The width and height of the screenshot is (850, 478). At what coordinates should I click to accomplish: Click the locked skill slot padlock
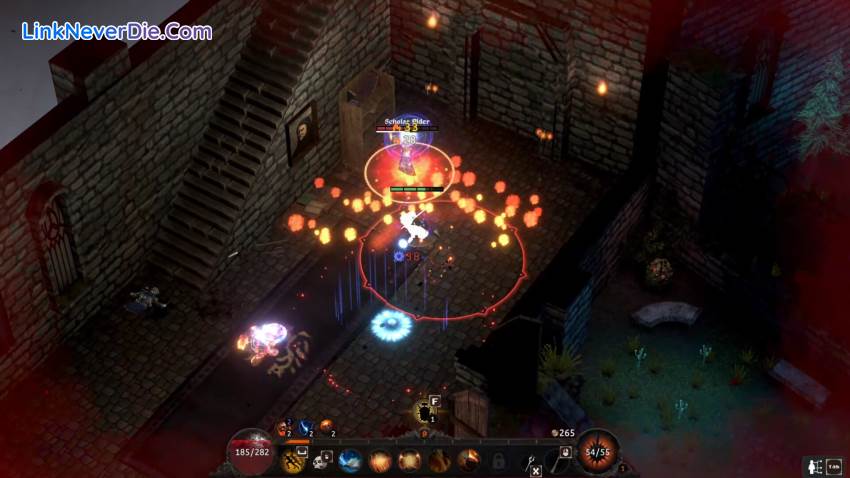[498, 461]
